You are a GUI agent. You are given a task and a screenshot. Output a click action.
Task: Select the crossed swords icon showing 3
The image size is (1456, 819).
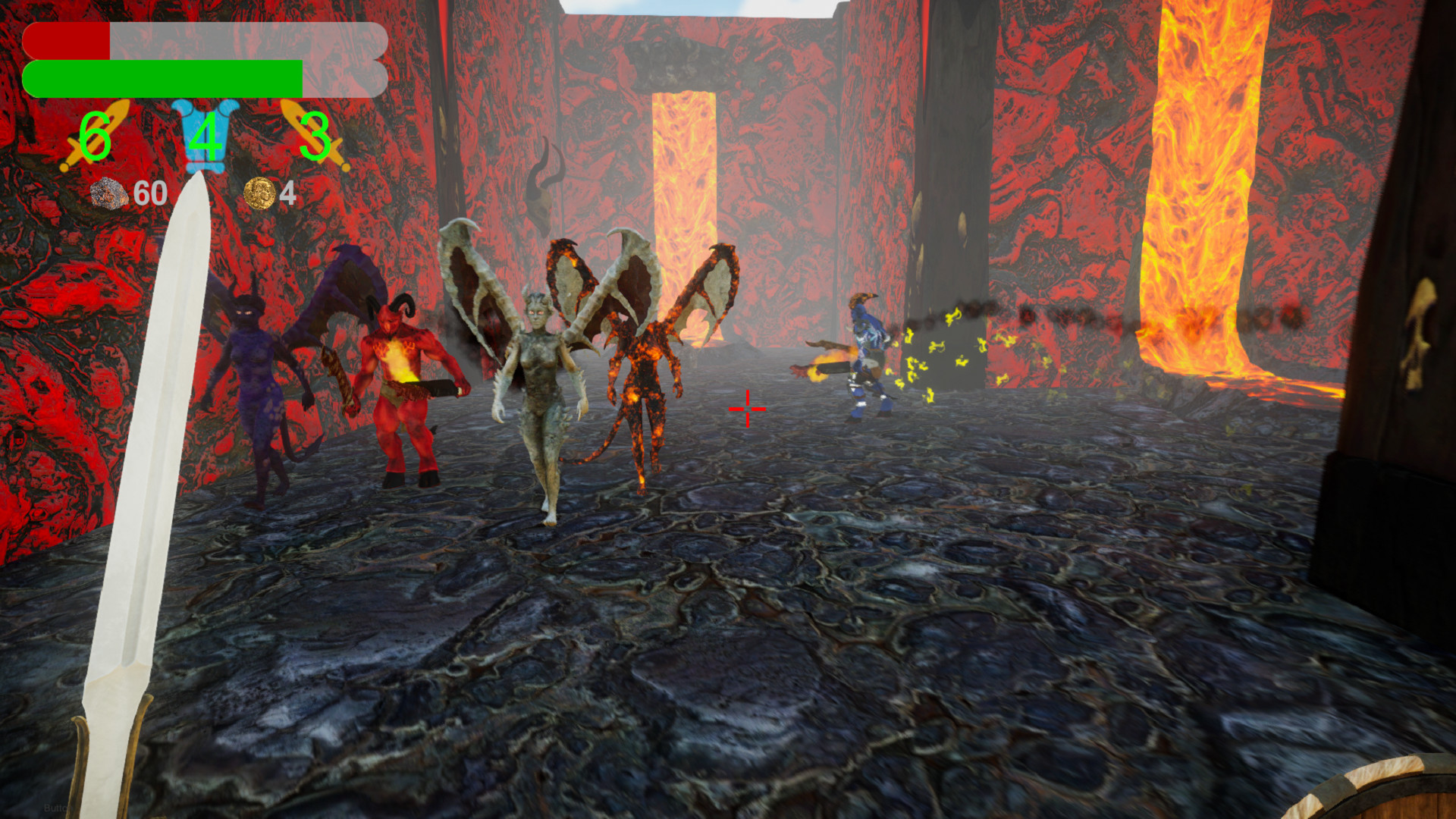point(315,136)
